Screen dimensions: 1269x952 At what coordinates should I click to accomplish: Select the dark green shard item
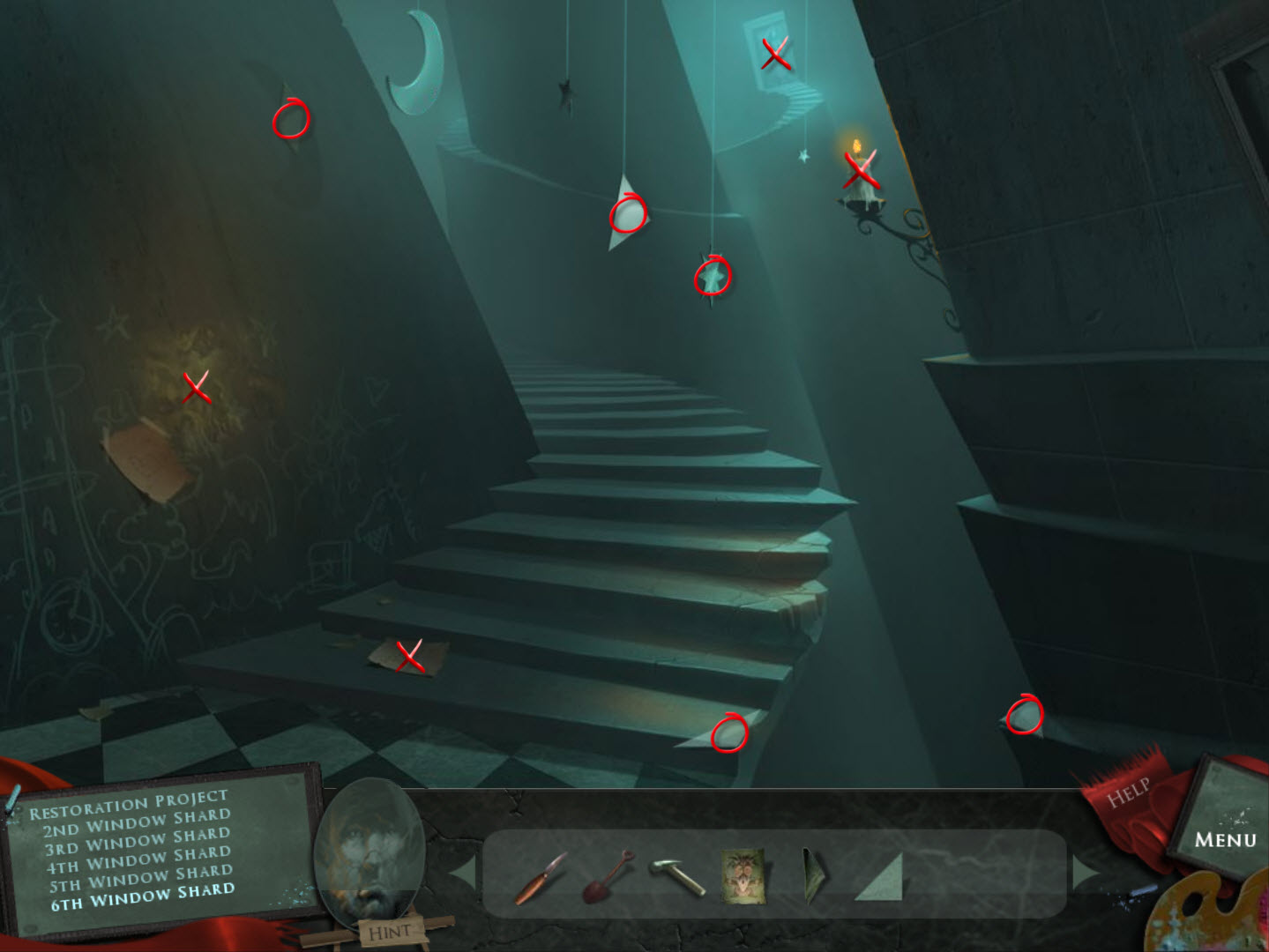[x=812, y=876]
